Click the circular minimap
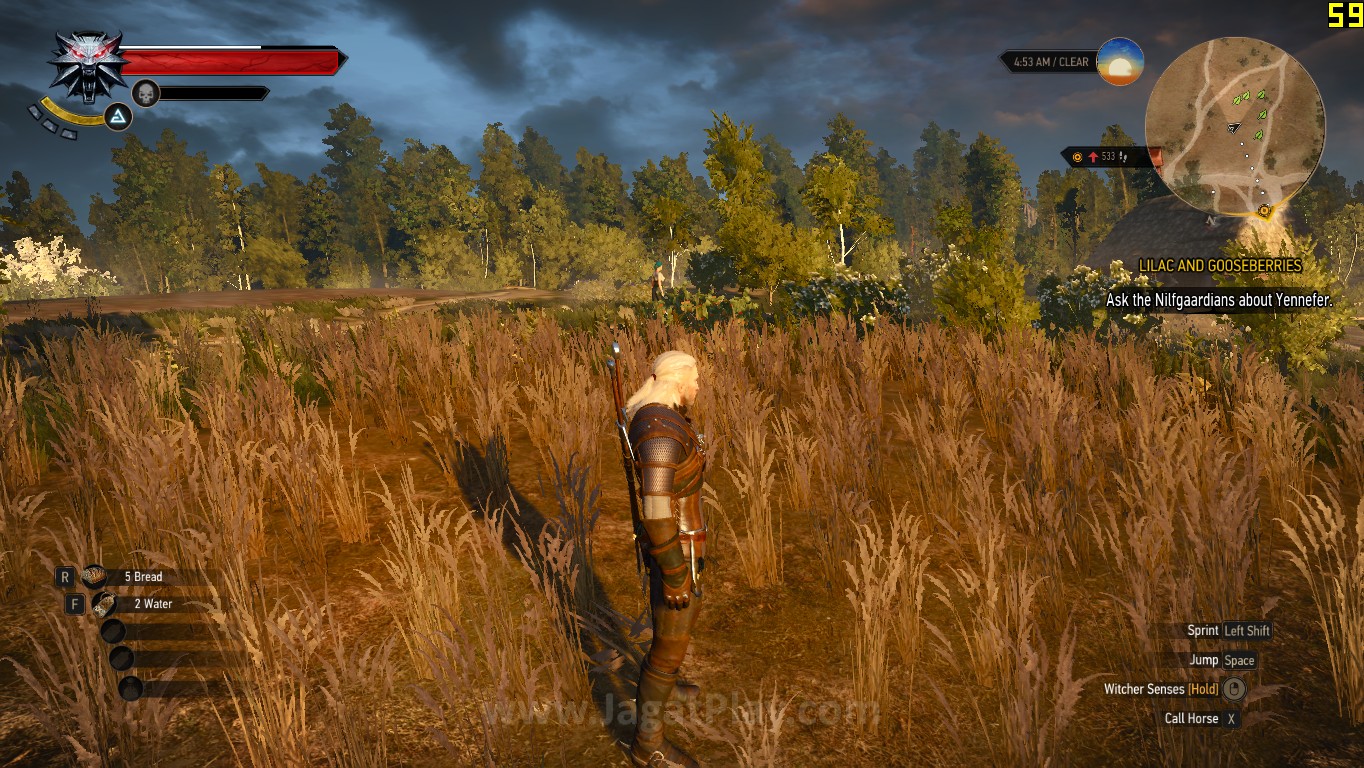 coord(1234,126)
